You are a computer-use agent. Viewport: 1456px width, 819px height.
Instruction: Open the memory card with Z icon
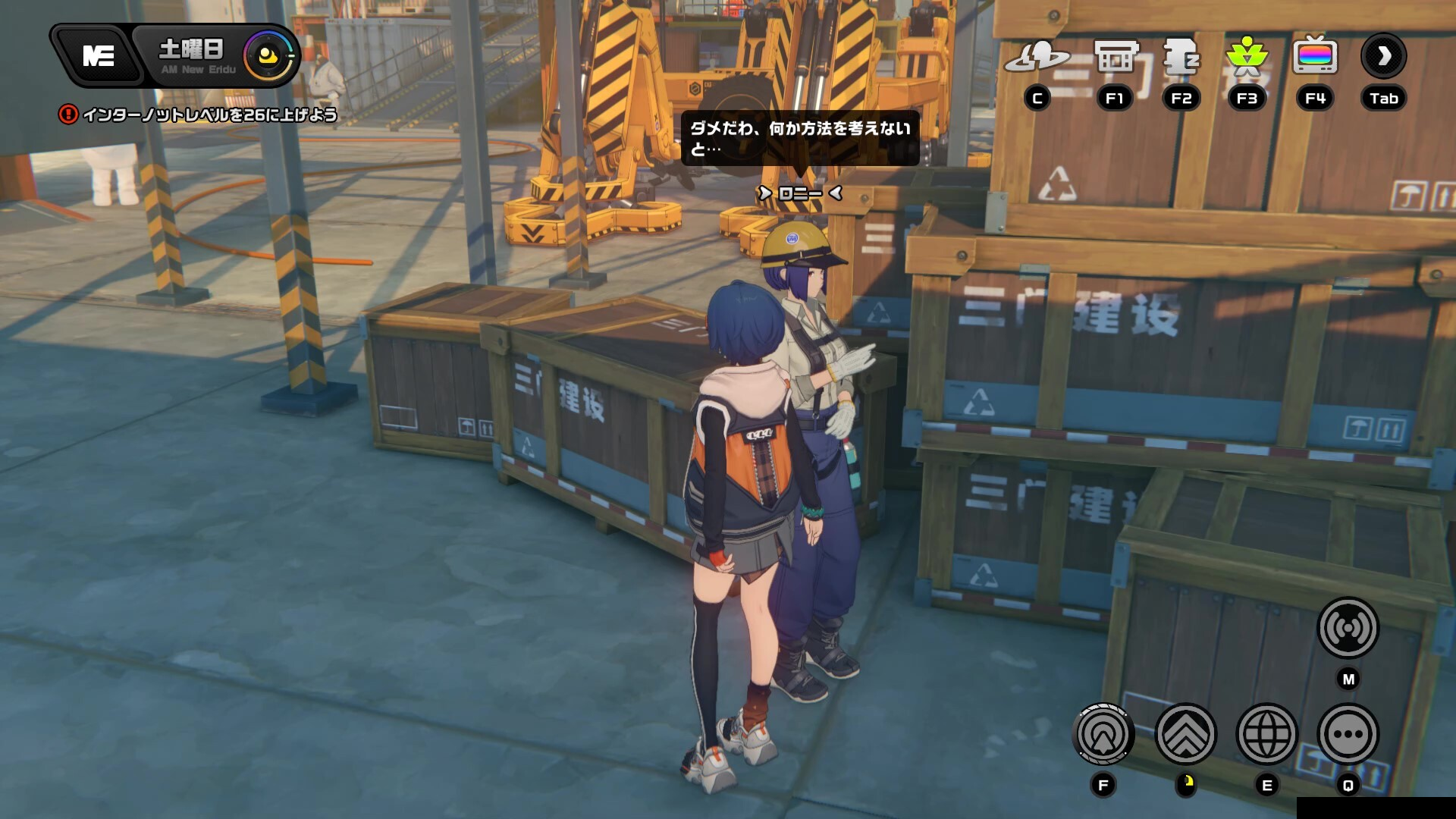pos(1181,56)
